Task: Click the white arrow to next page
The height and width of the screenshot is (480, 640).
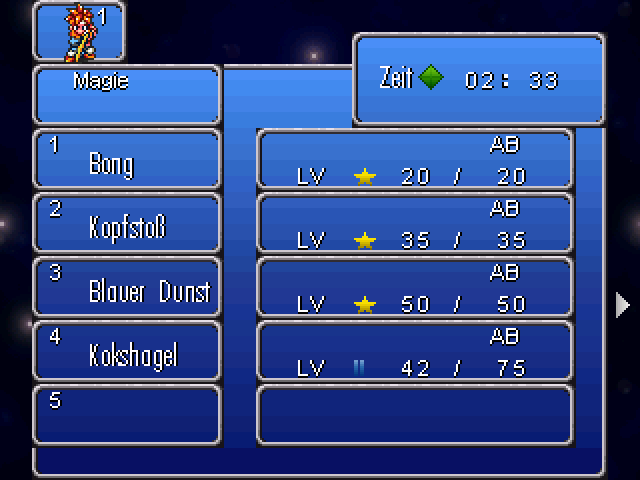Action: click(x=623, y=305)
